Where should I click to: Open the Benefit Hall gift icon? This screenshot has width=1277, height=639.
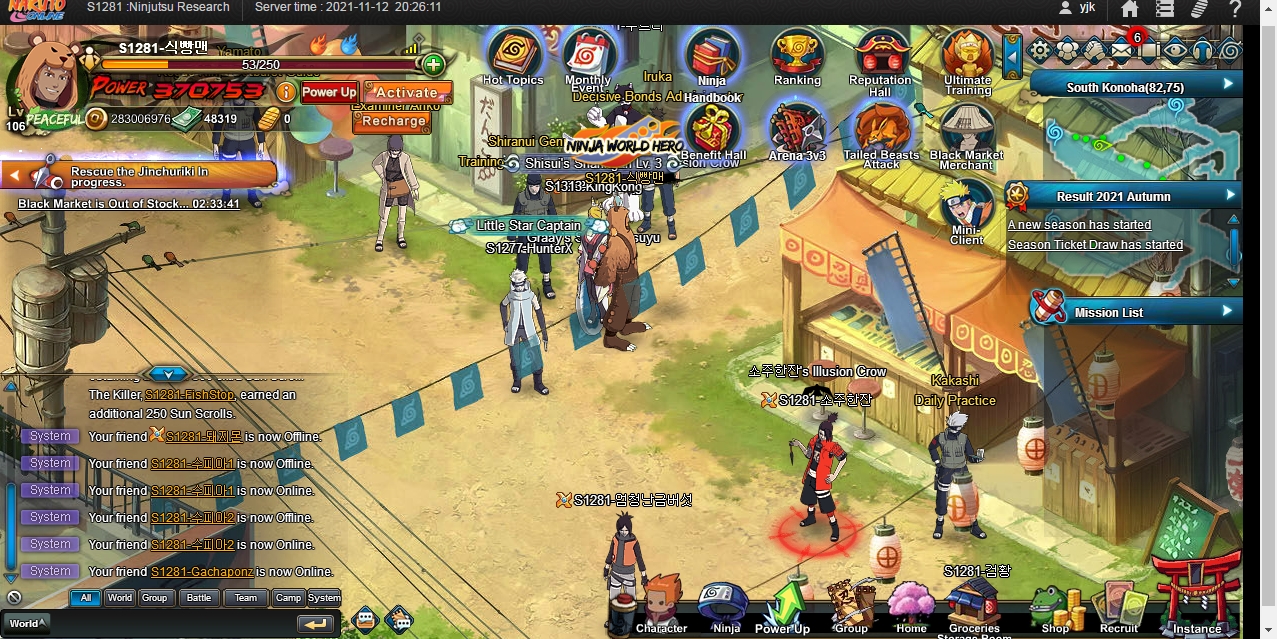[713, 128]
